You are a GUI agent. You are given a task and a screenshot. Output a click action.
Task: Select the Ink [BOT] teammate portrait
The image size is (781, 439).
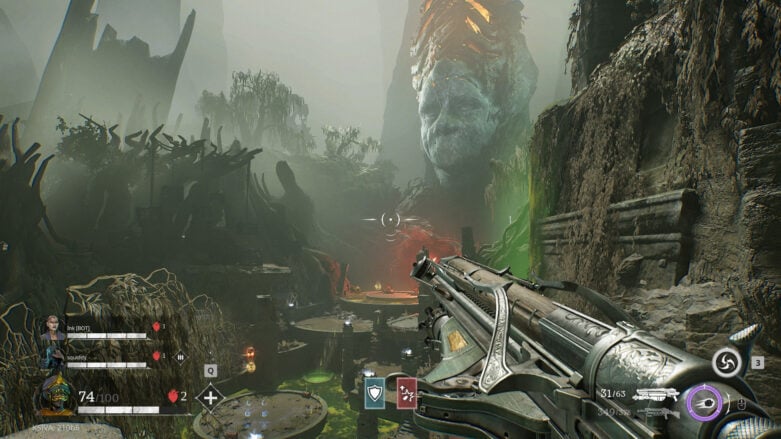click(52, 329)
